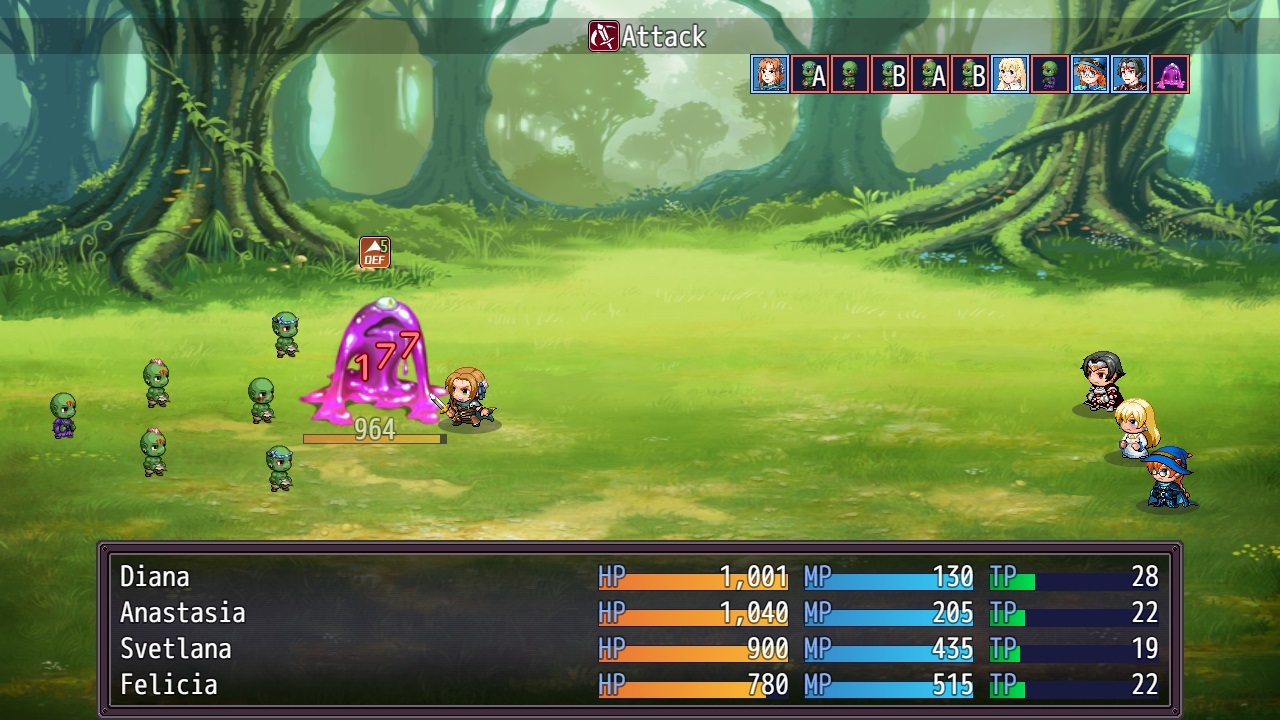Click the Attack skill icon in top banner

coord(603,37)
